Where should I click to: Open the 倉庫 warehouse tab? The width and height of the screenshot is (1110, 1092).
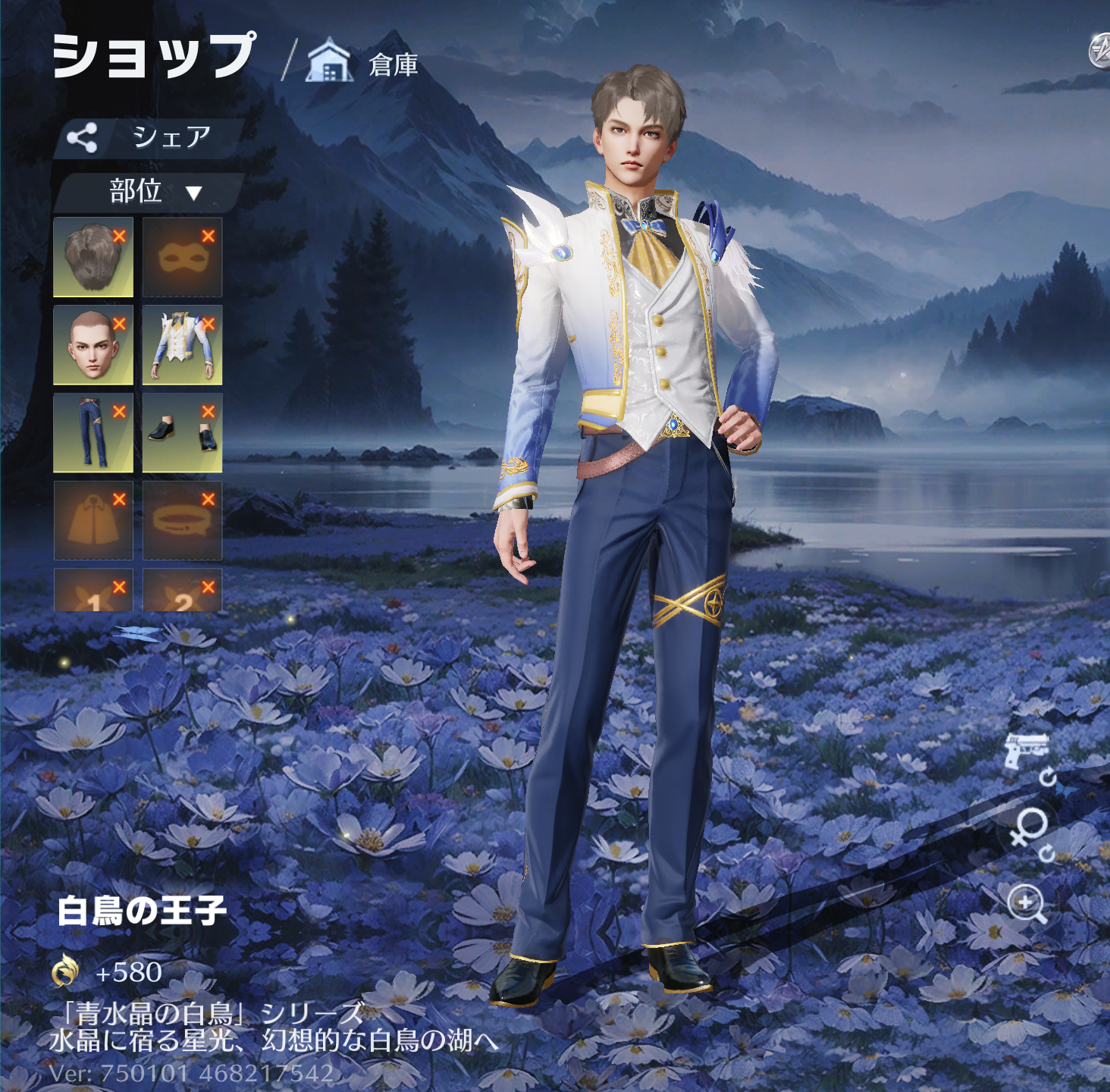coord(364,64)
